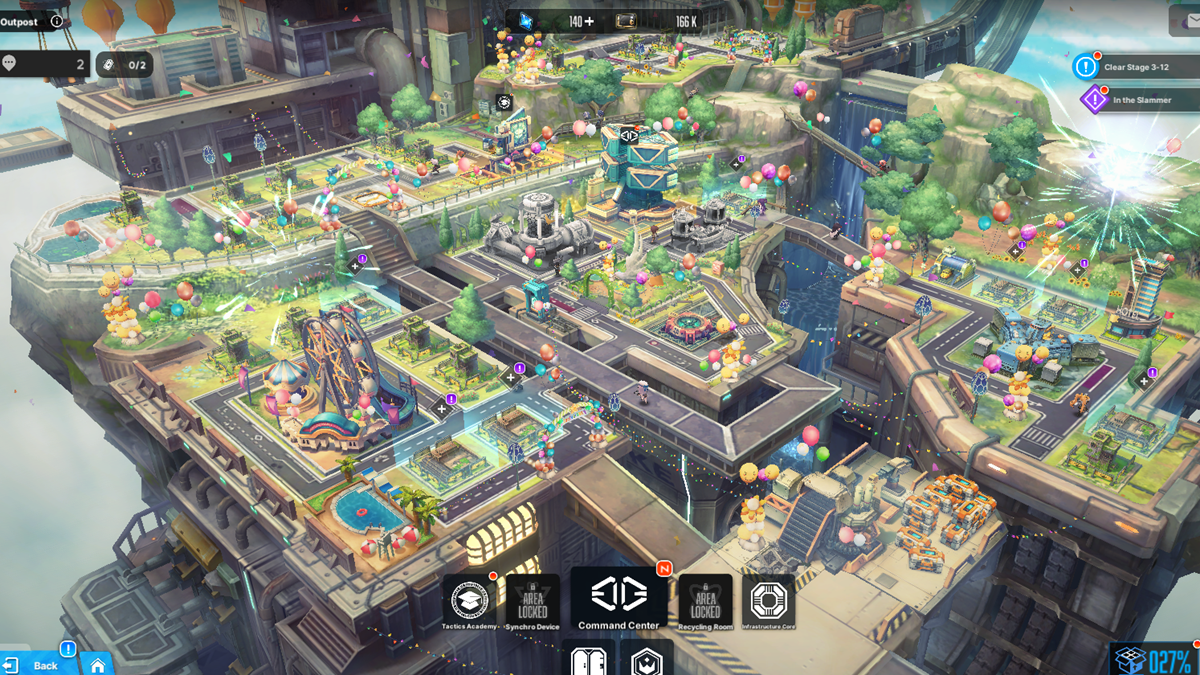The height and width of the screenshot is (675, 1200).
Task: Open the double-door elevator icon
Action: (587, 660)
